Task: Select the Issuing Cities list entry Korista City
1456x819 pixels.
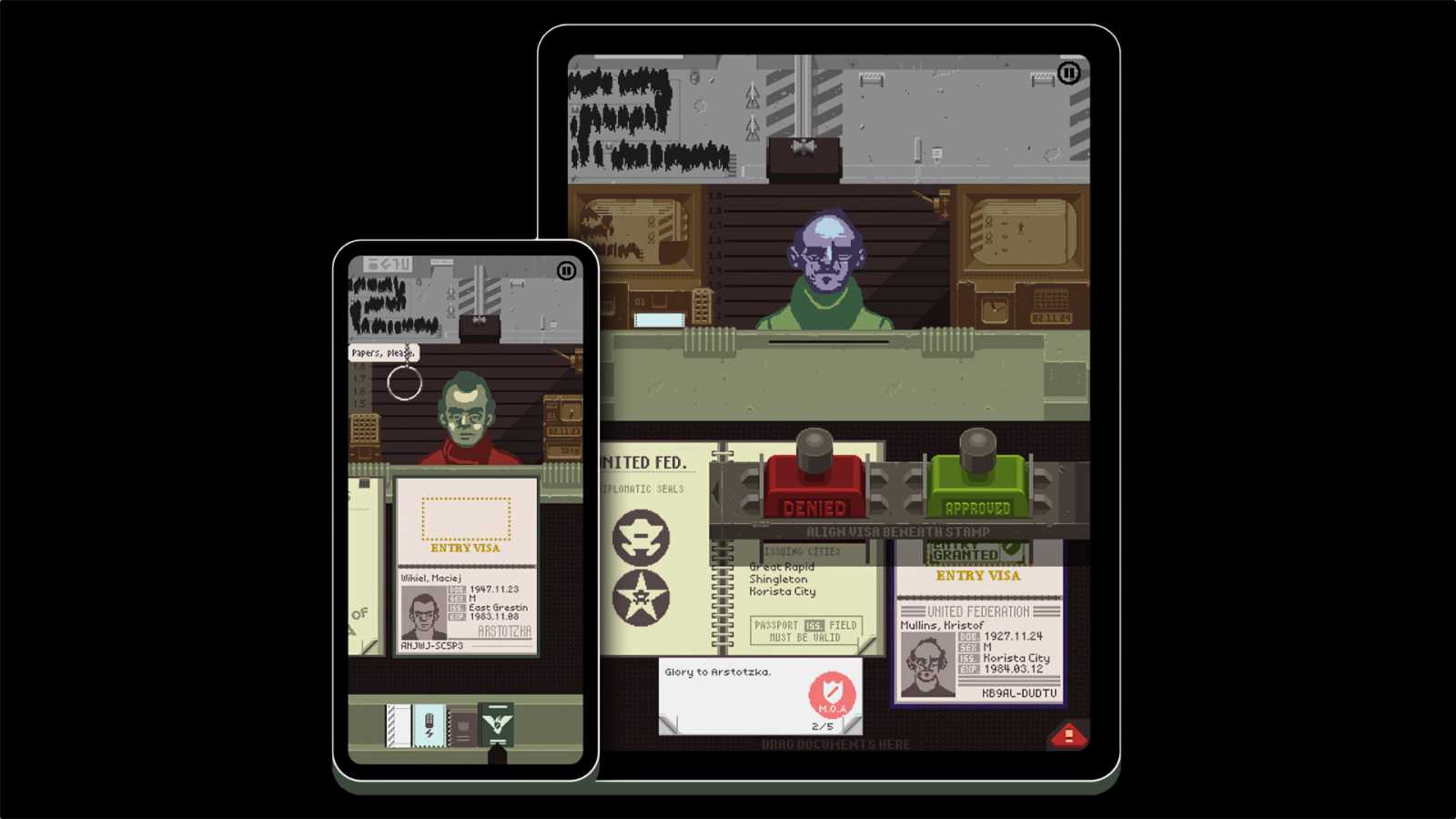Action: click(x=783, y=591)
